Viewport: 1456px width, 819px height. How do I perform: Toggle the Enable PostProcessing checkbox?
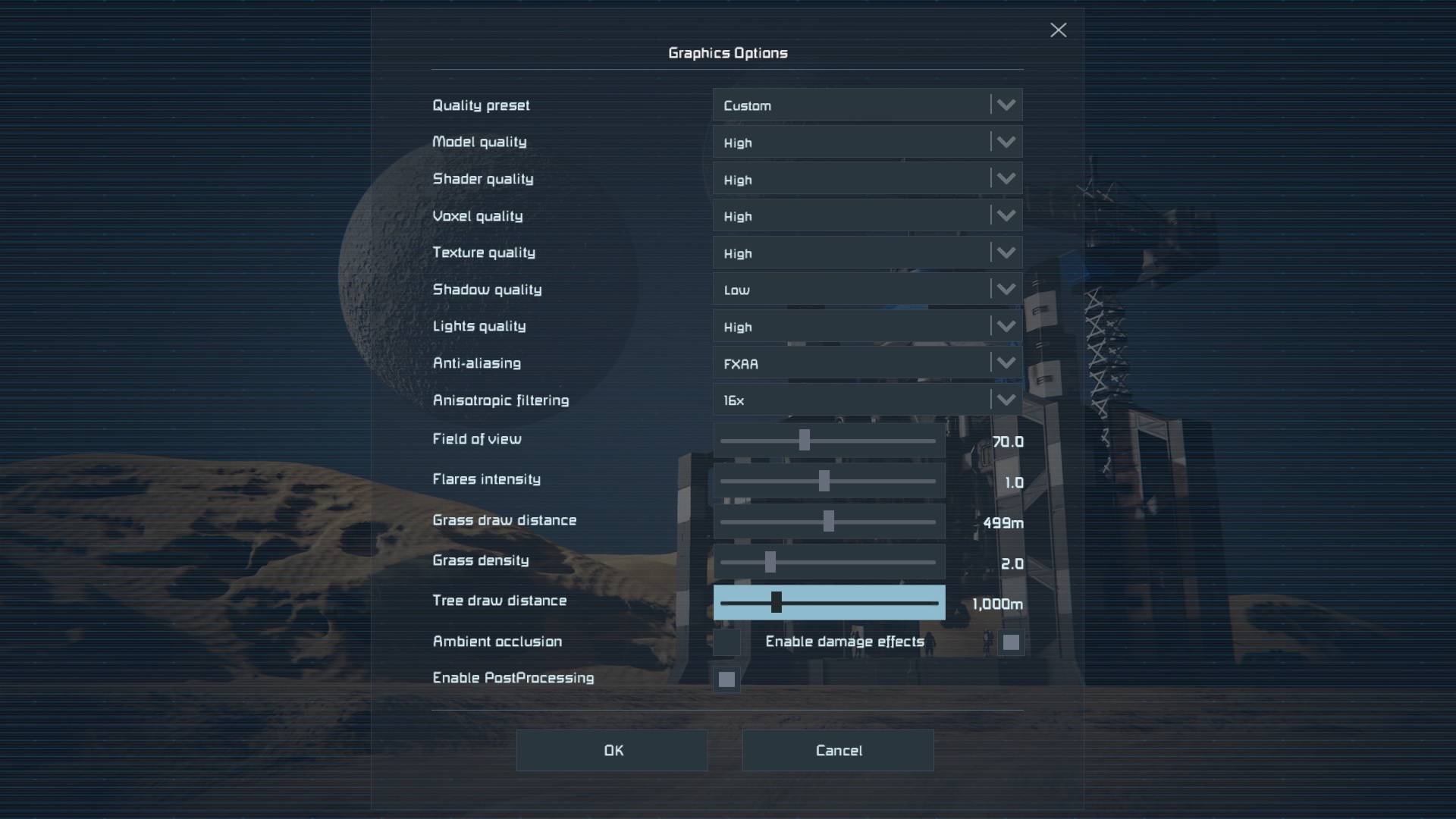click(x=726, y=679)
